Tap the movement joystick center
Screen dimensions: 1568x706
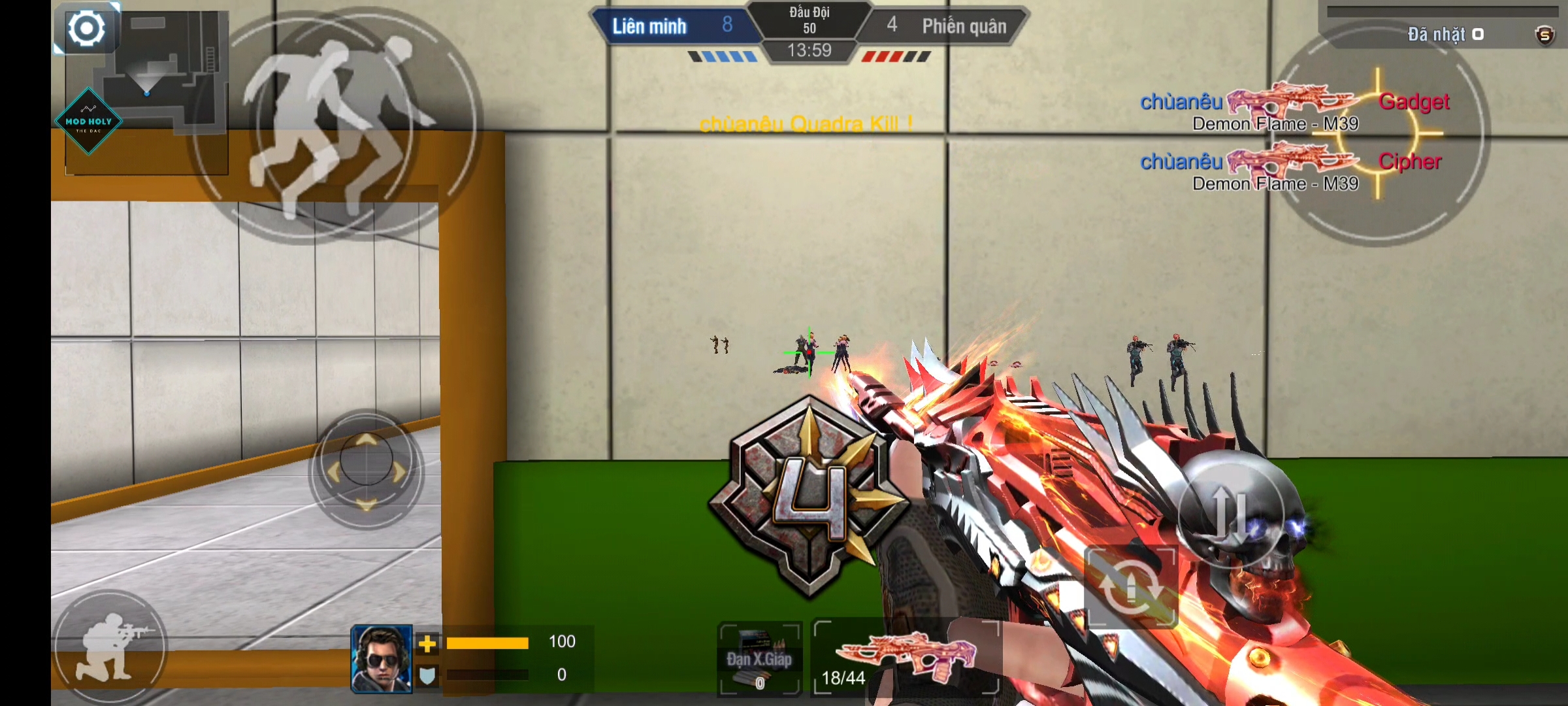[366, 469]
